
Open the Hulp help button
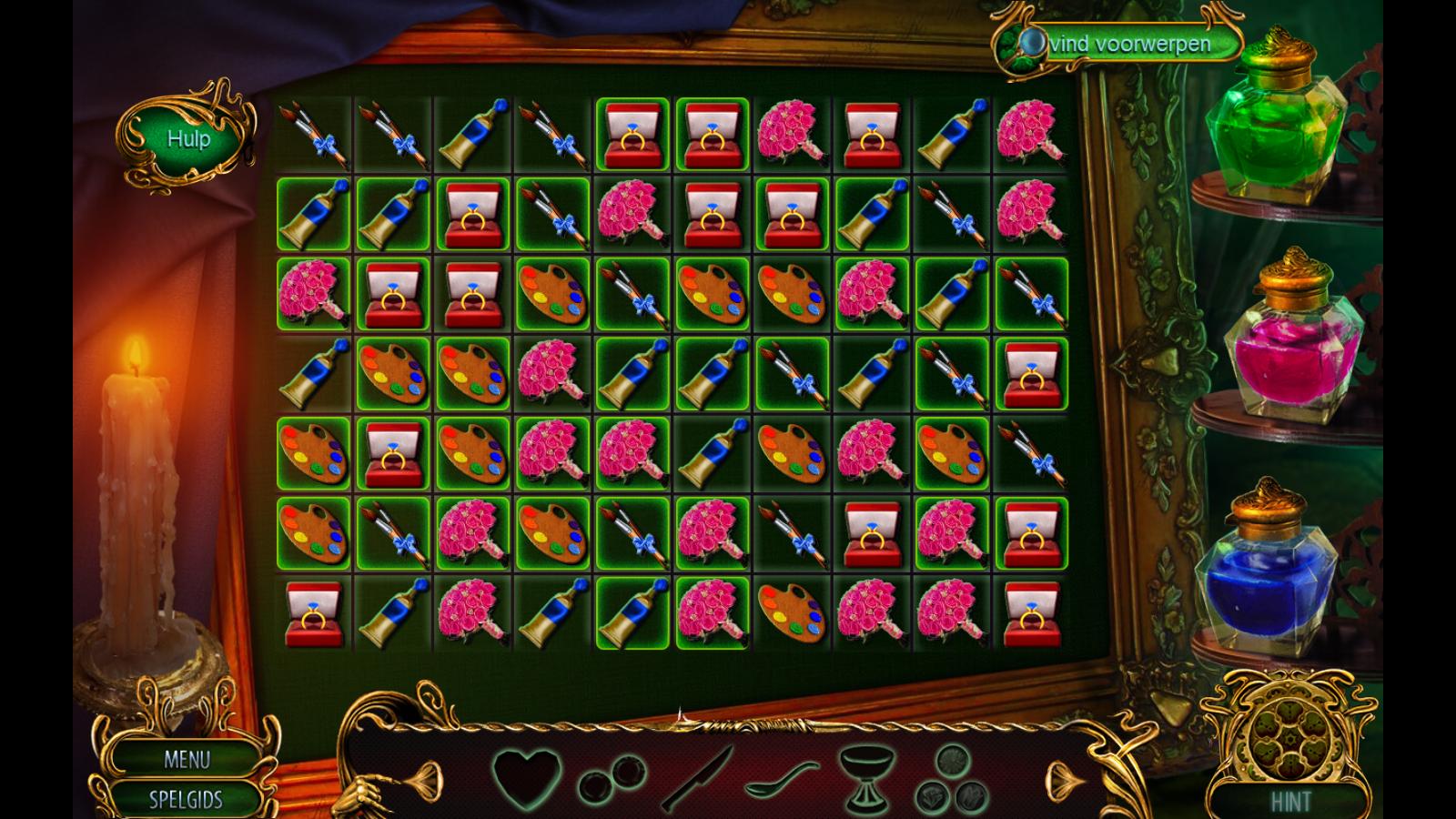[x=188, y=139]
